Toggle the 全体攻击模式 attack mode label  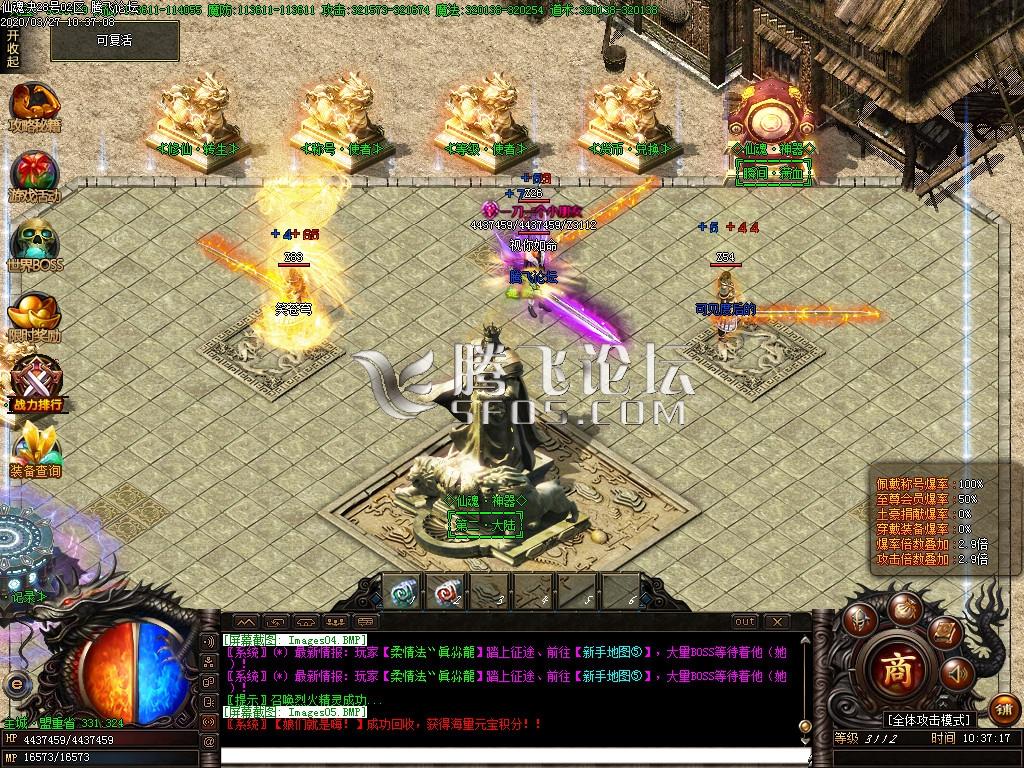point(928,719)
